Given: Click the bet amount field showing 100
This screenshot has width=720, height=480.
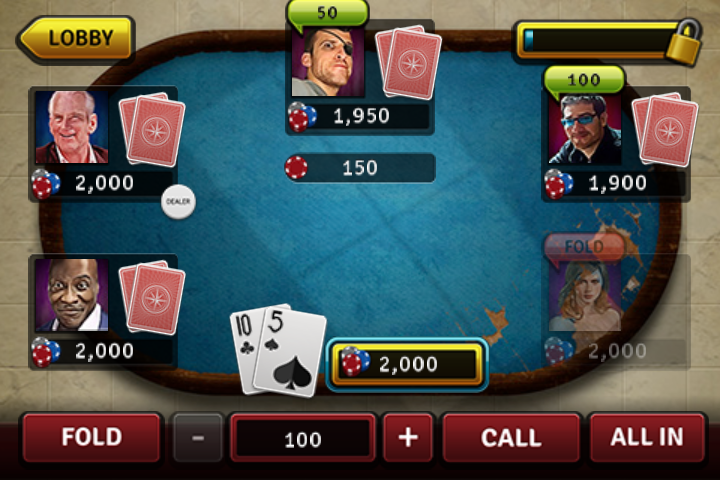Looking at the screenshot, I should click(303, 439).
